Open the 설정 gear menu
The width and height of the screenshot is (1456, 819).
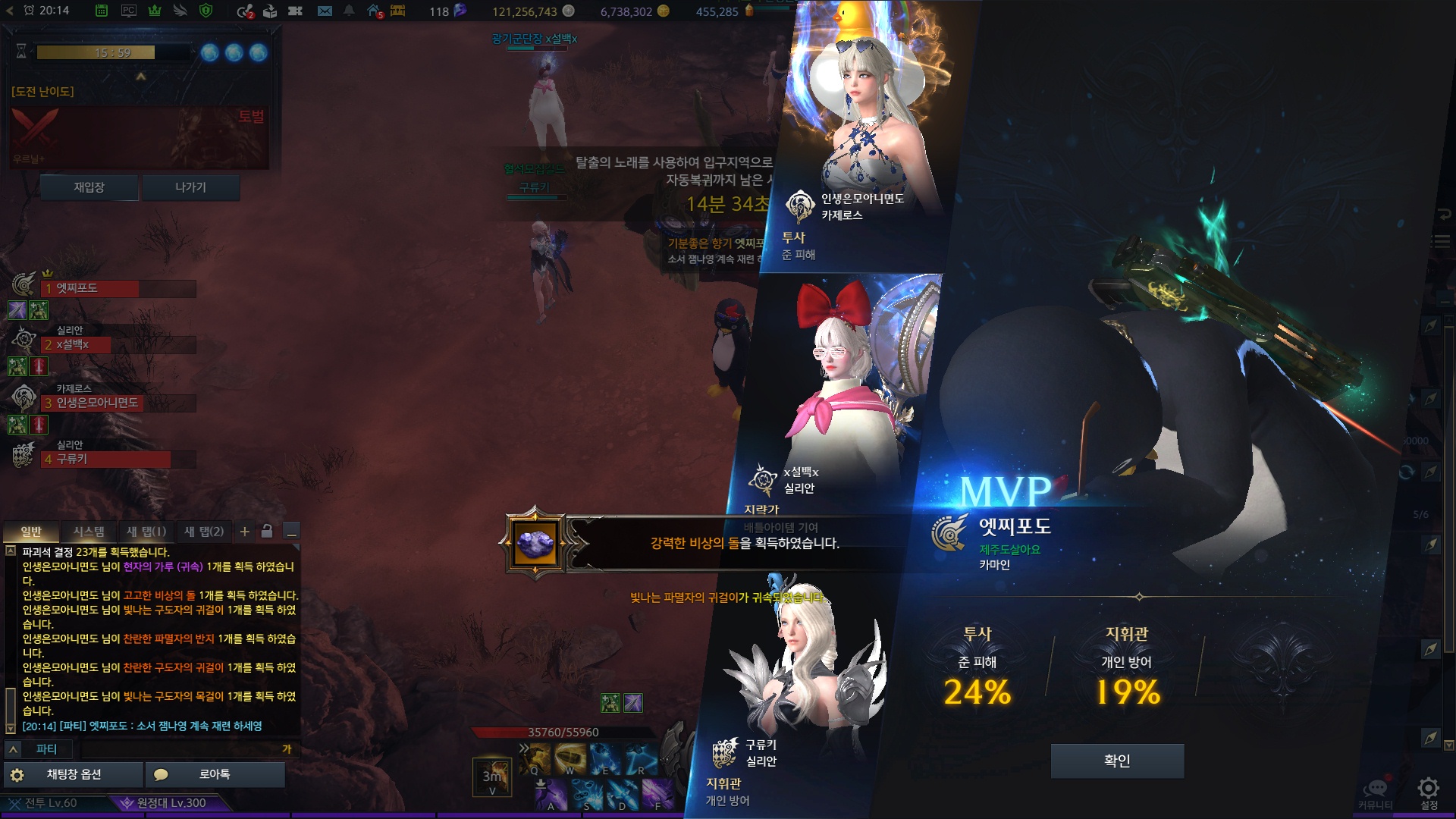(1429, 790)
